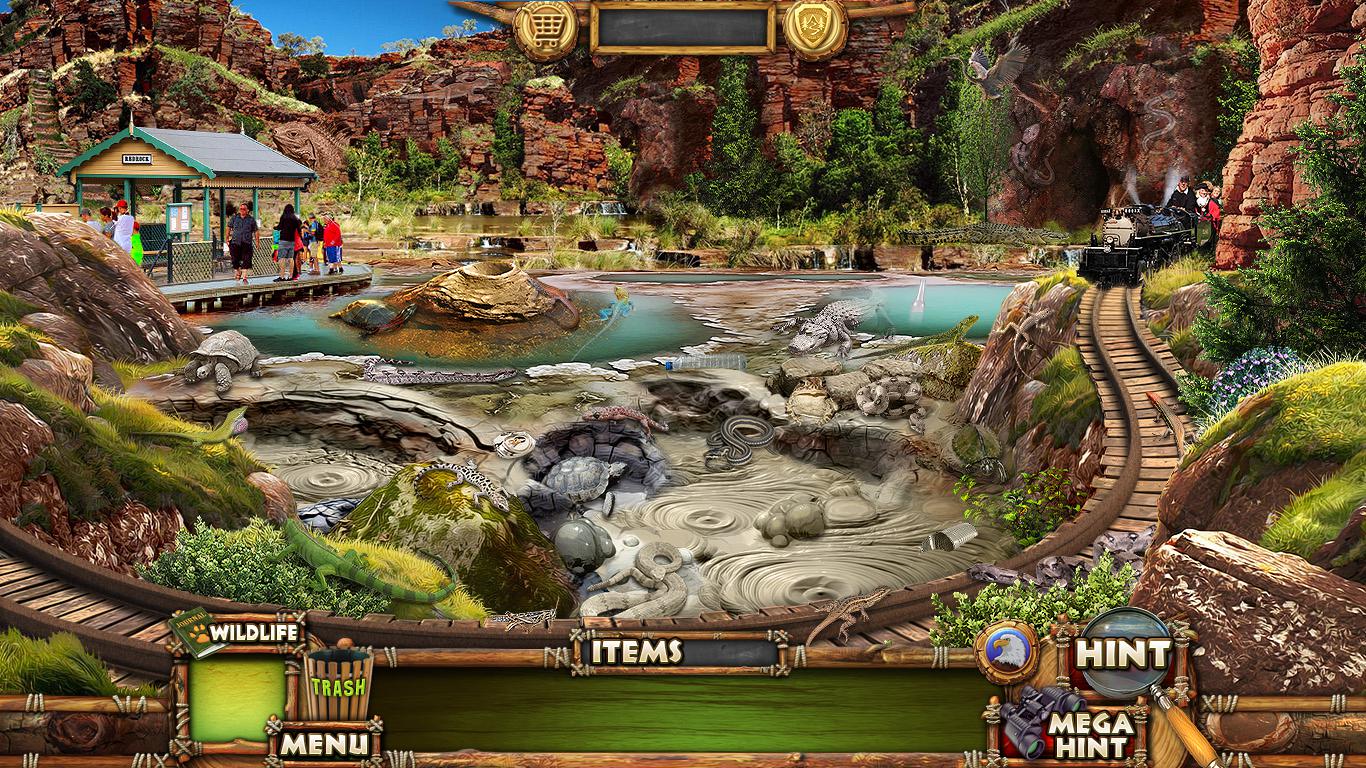Click the Trash bin

(338, 683)
